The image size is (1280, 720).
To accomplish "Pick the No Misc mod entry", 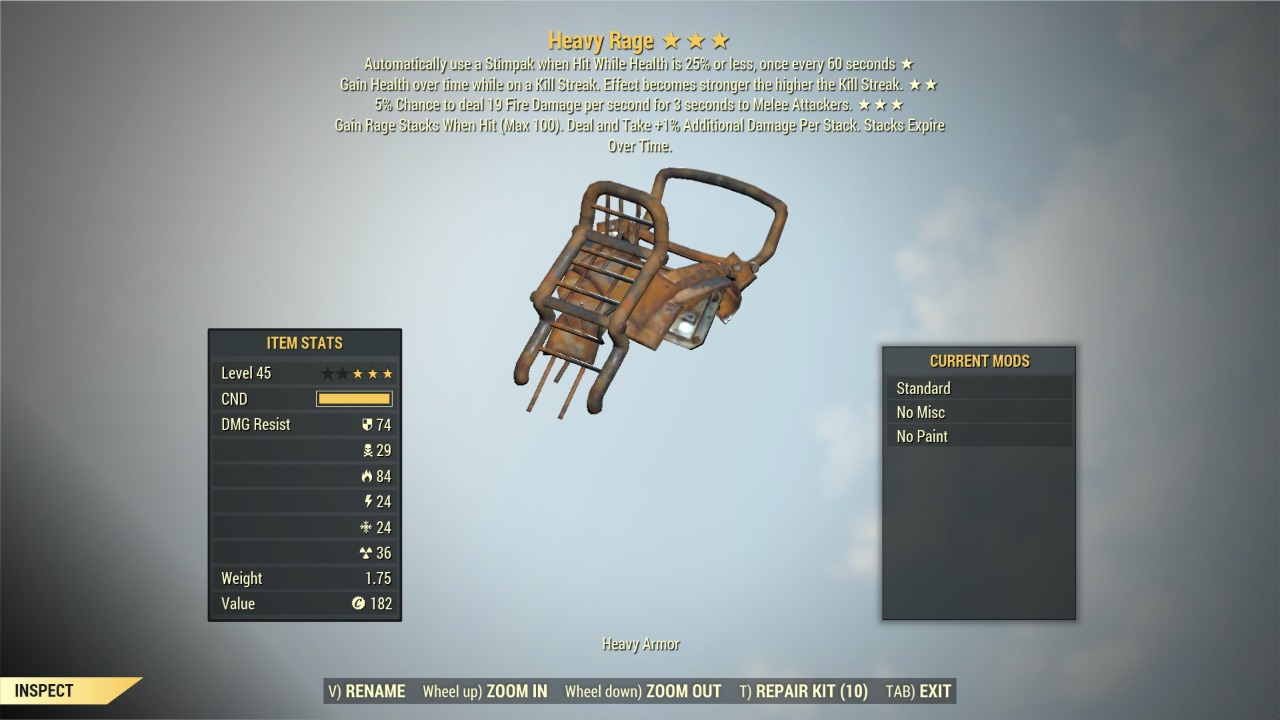I will [x=978, y=412].
